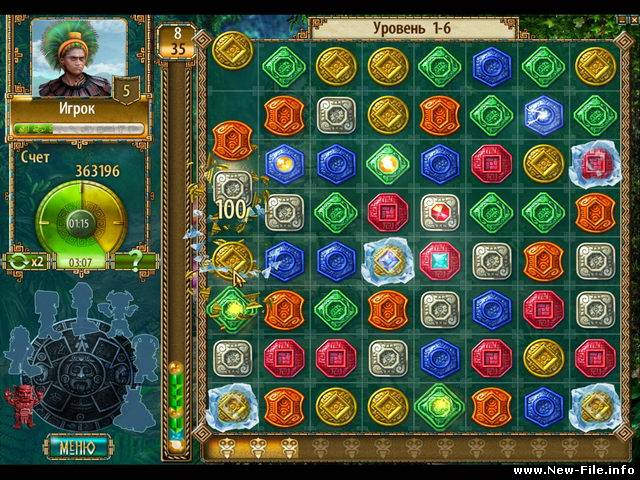Pick the frozen tile holding a diamond
Image resolution: width=640 pixels, height=480 pixels.
pyautogui.click(x=387, y=259)
